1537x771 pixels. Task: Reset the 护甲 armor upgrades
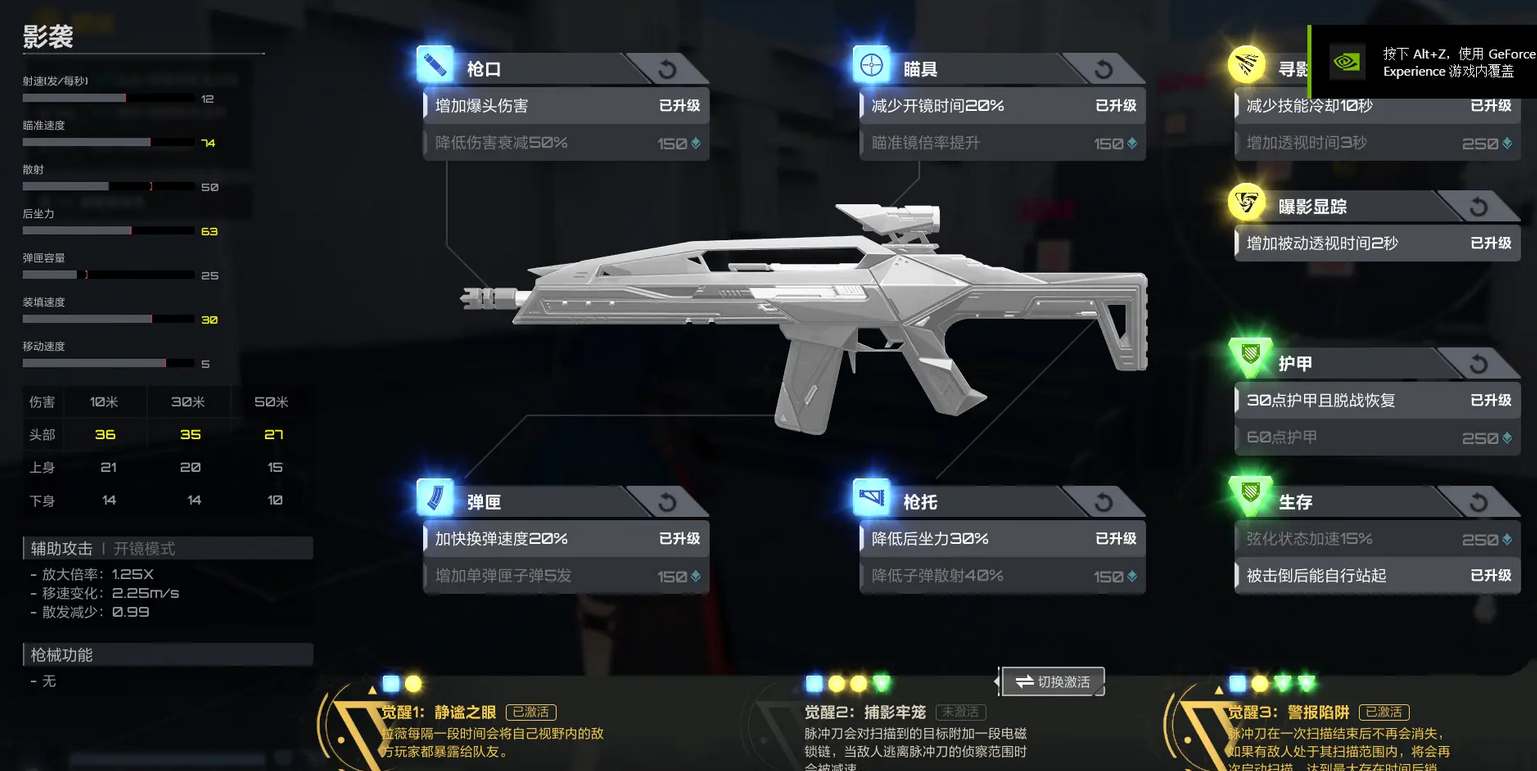click(x=1479, y=364)
